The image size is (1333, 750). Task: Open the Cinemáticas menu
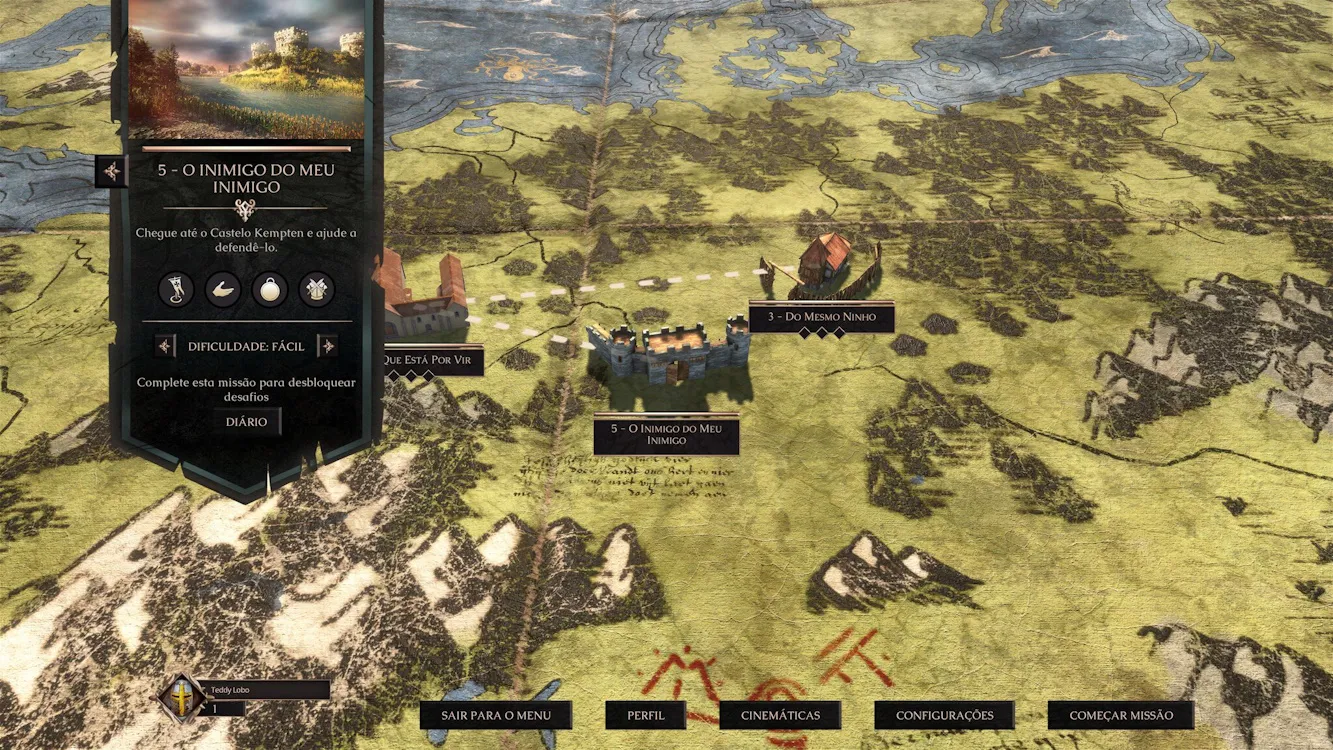click(780, 715)
